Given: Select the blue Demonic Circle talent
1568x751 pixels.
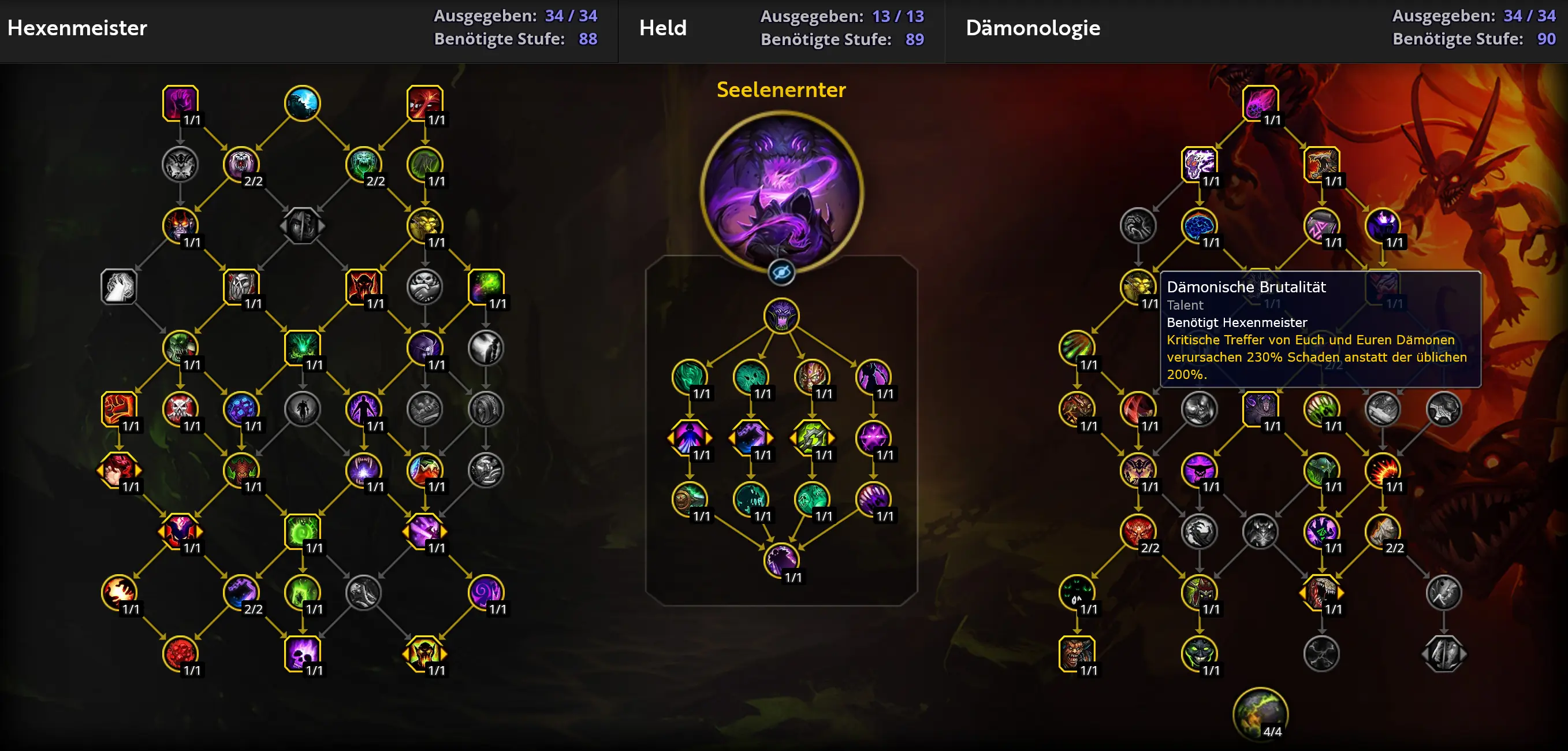Looking at the screenshot, I should 303,102.
